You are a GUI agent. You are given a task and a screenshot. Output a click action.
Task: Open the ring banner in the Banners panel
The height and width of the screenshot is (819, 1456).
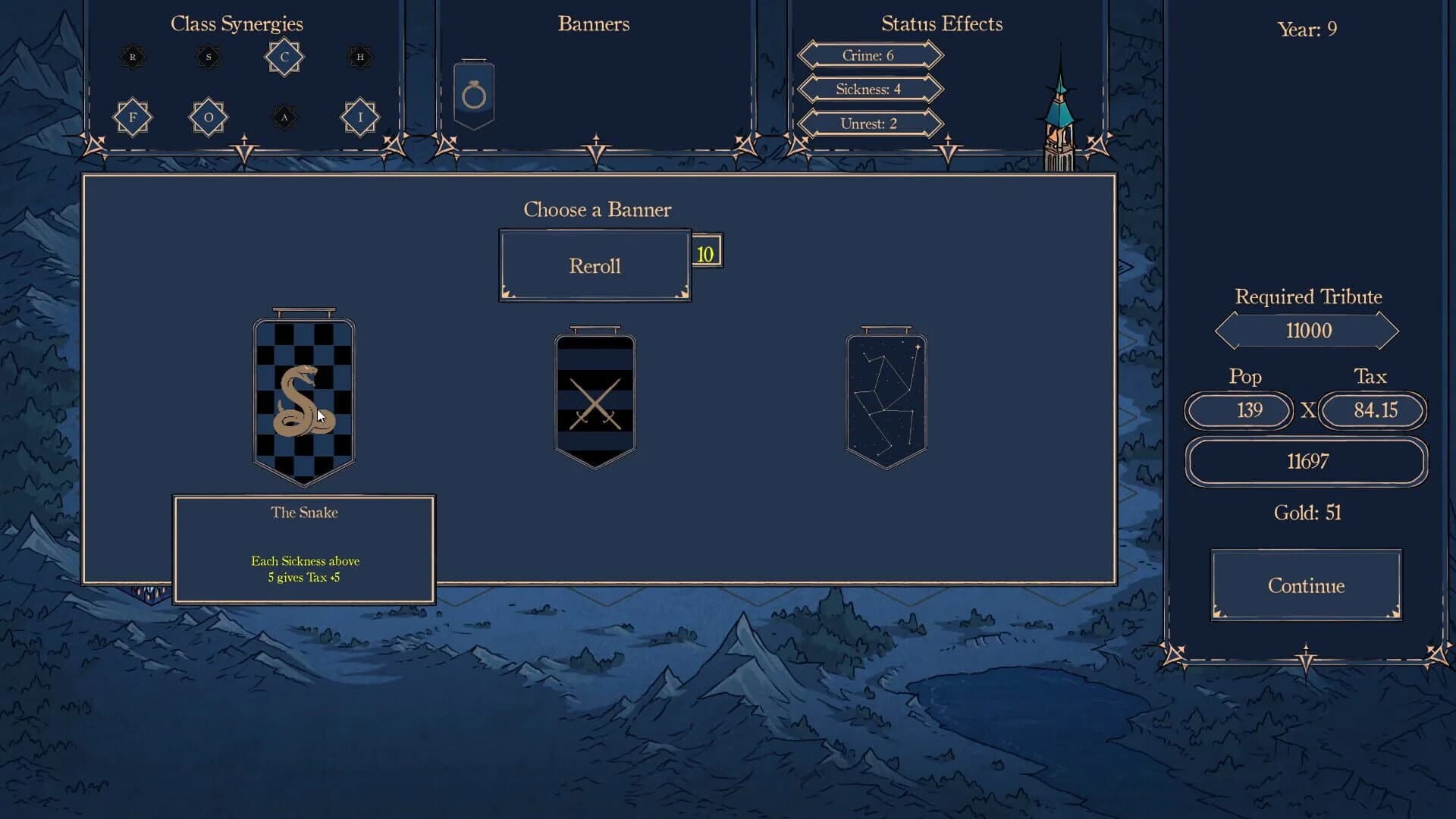pos(473,93)
